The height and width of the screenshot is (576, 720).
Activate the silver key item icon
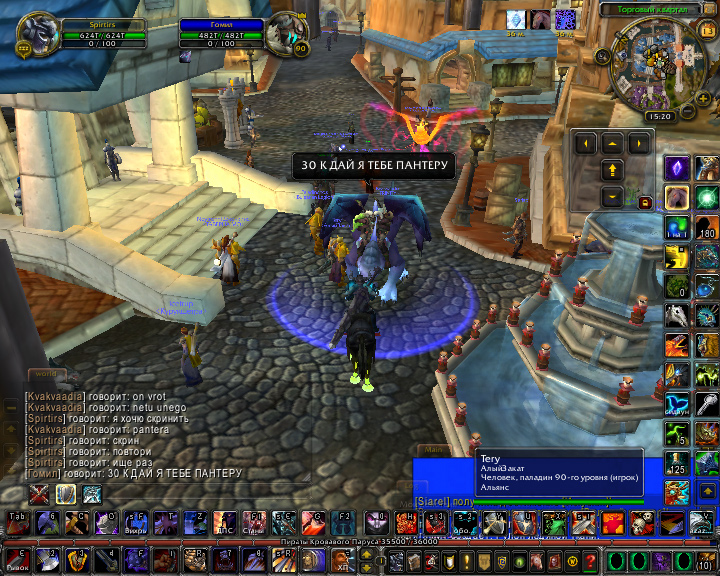click(706, 403)
